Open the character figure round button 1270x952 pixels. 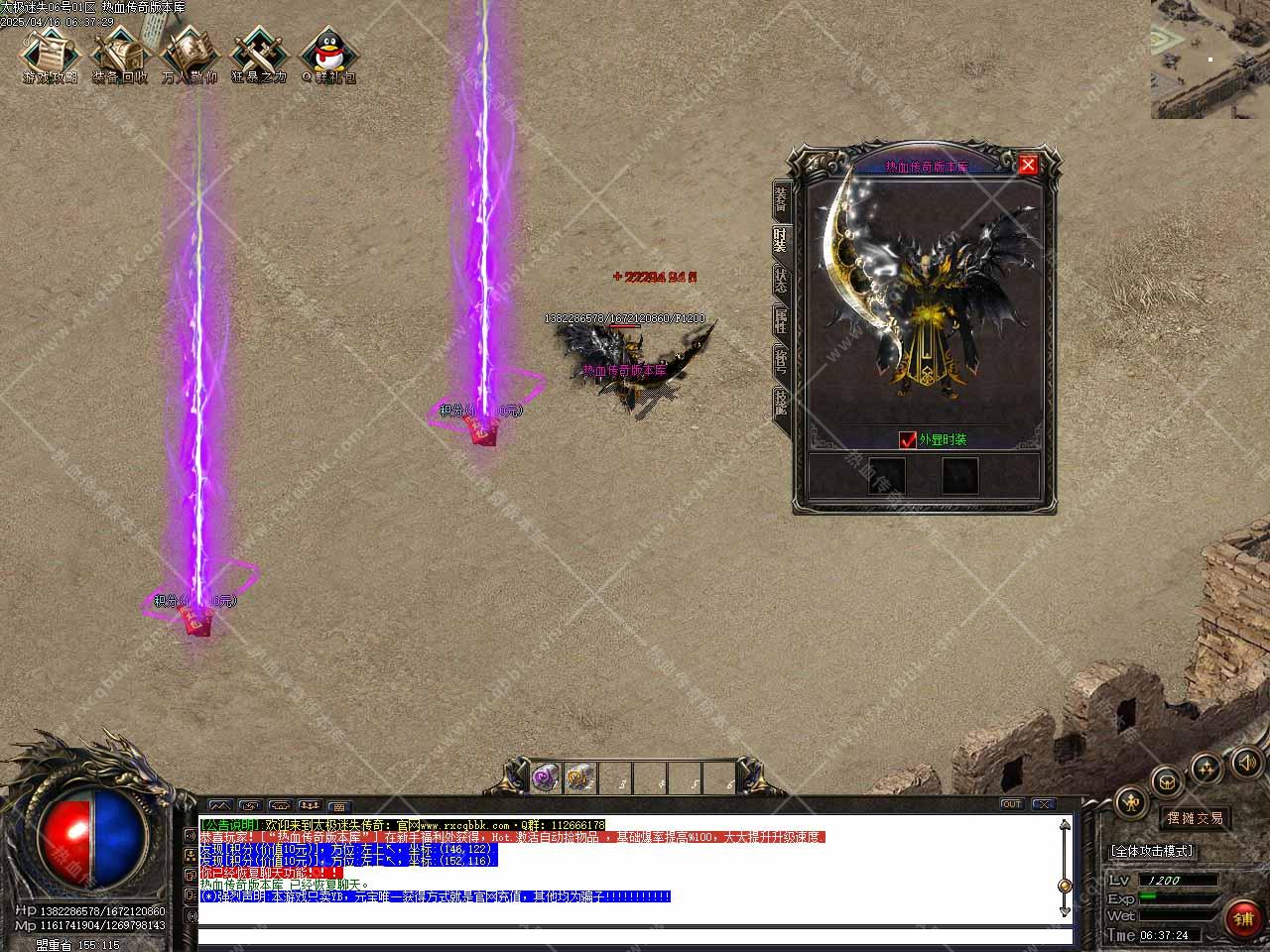(1132, 802)
